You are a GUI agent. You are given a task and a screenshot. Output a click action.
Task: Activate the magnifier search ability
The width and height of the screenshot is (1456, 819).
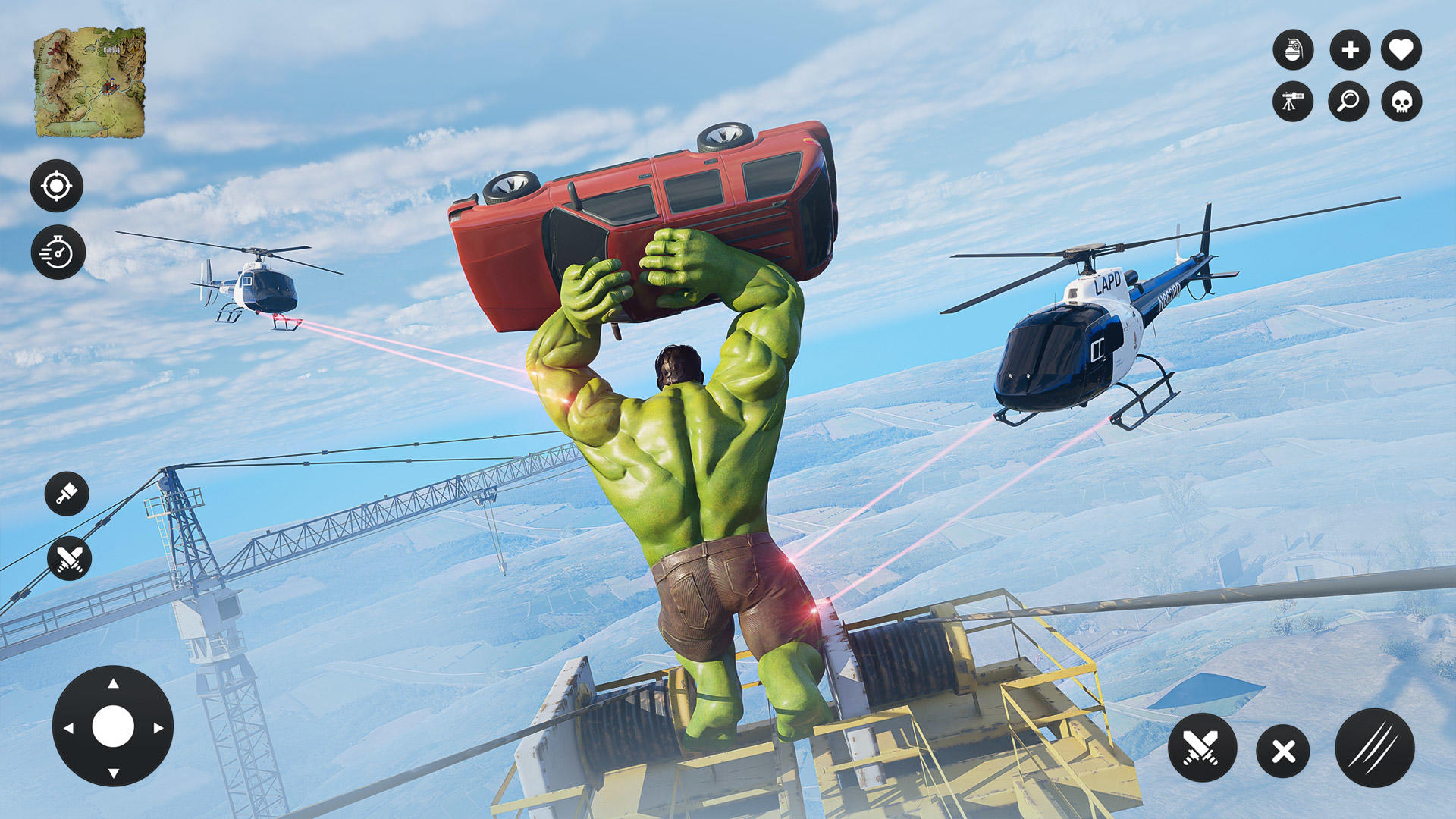pyautogui.click(x=1348, y=102)
